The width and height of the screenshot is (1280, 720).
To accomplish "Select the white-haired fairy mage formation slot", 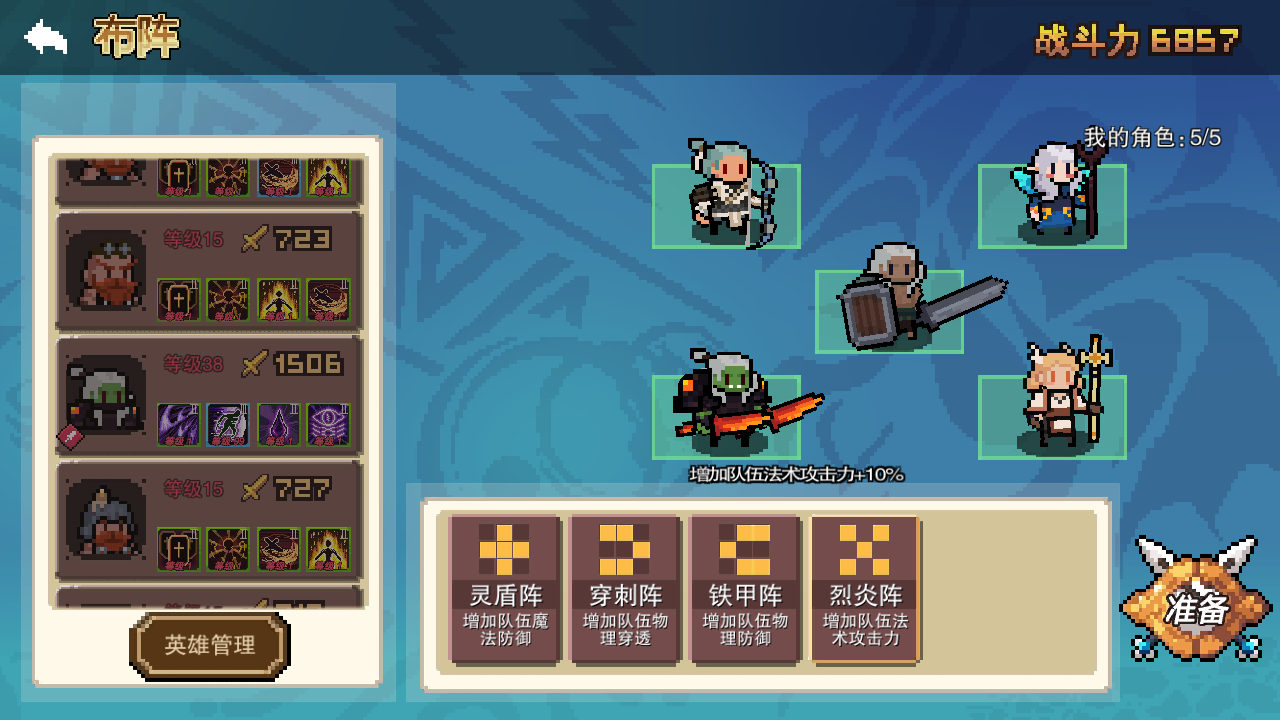I will pyautogui.click(x=1052, y=205).
